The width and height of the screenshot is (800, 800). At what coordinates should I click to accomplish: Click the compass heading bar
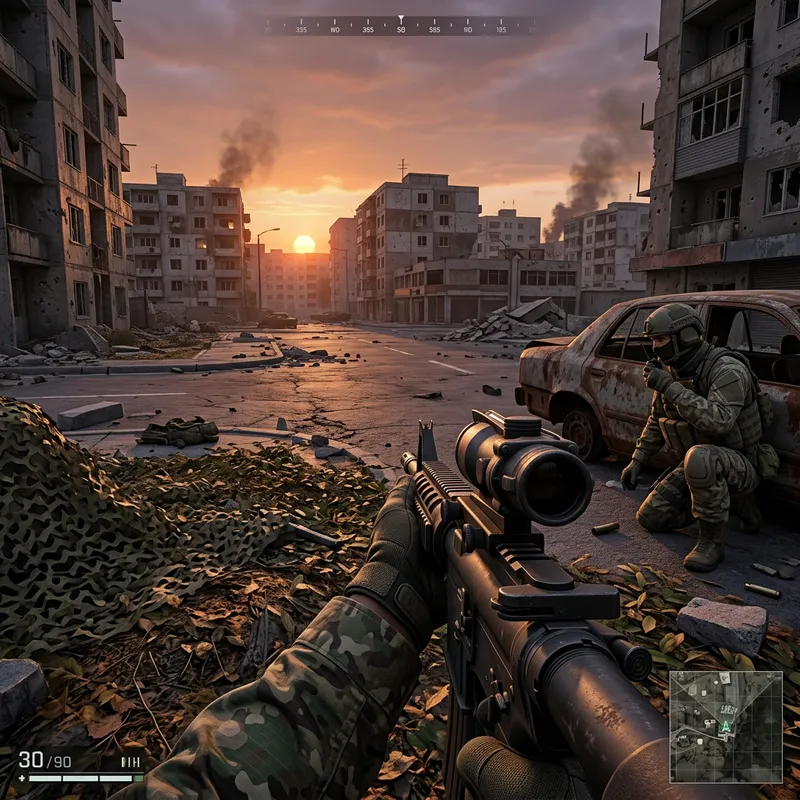tap(400, 25)
